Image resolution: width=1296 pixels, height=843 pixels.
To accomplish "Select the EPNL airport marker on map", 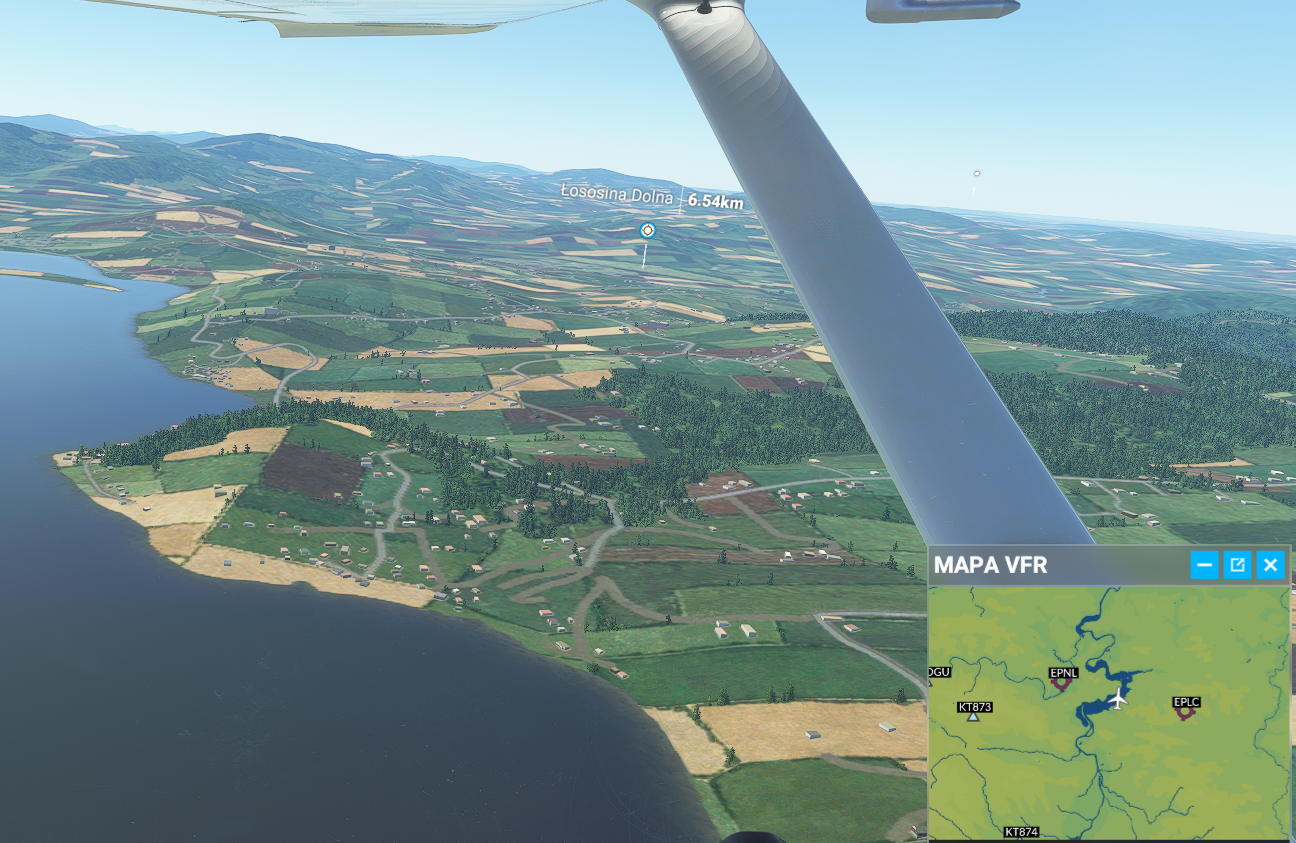I will point(1061,686).
